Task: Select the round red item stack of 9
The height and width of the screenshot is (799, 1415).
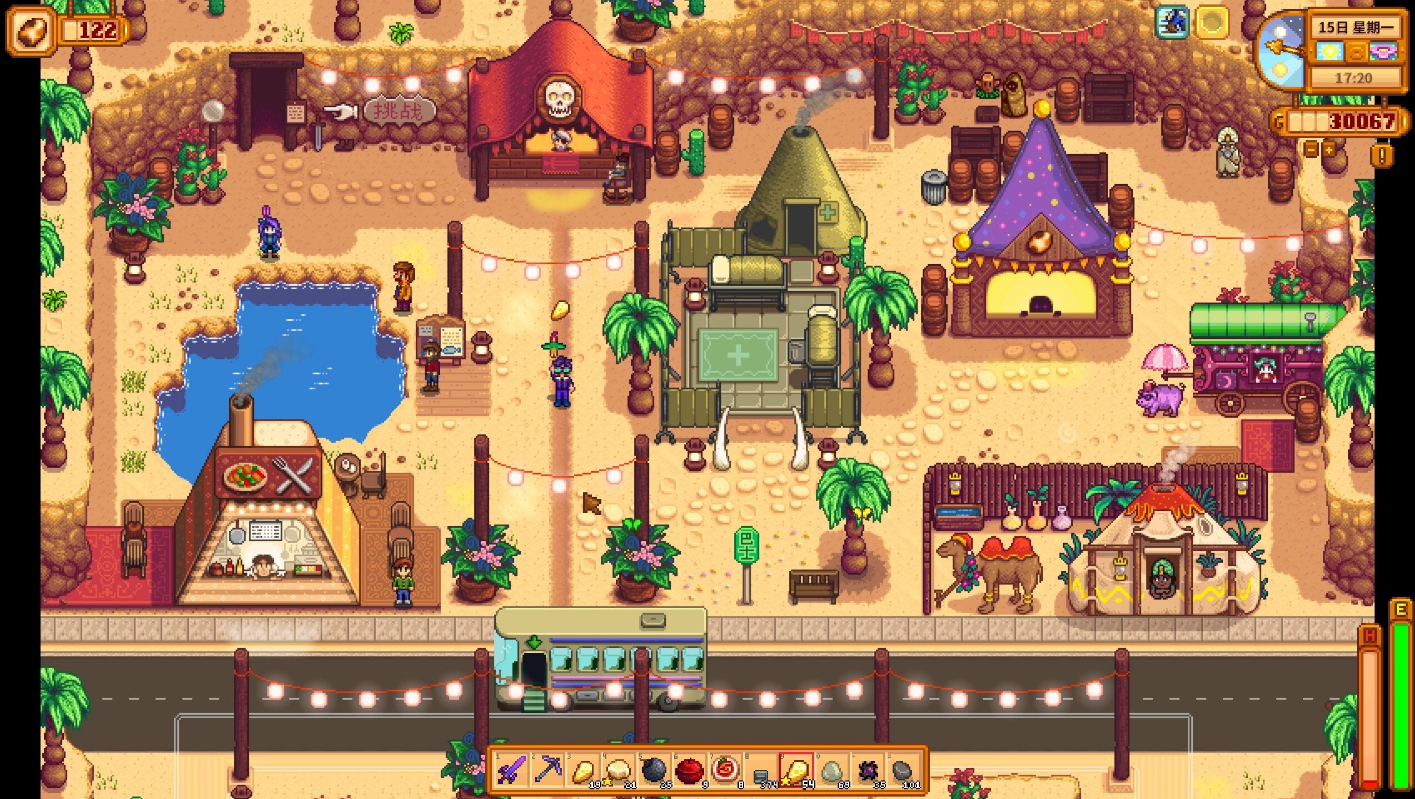Action: [689, 770]
